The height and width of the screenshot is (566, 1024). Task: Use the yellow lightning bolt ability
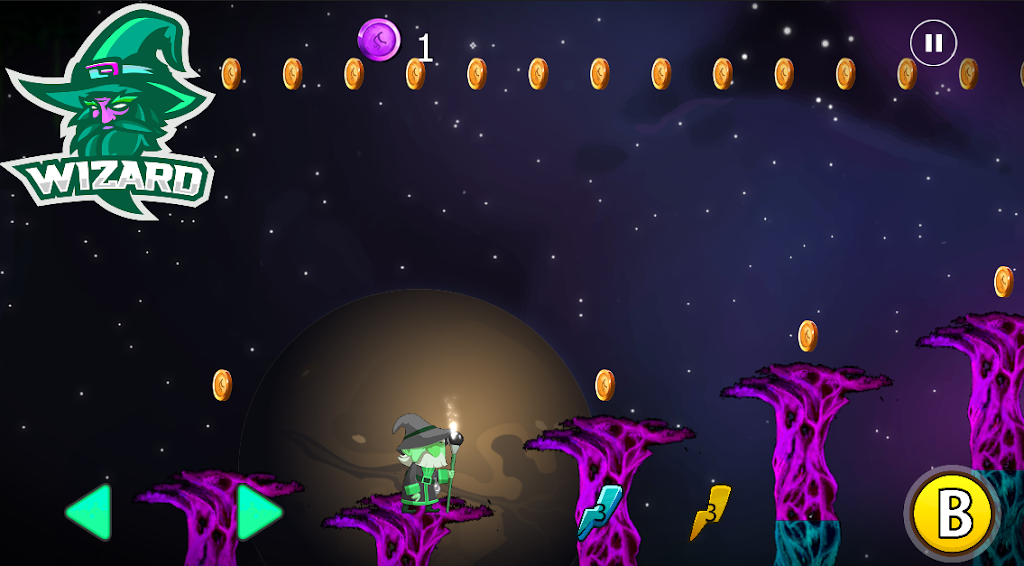(x=710, y=511)
